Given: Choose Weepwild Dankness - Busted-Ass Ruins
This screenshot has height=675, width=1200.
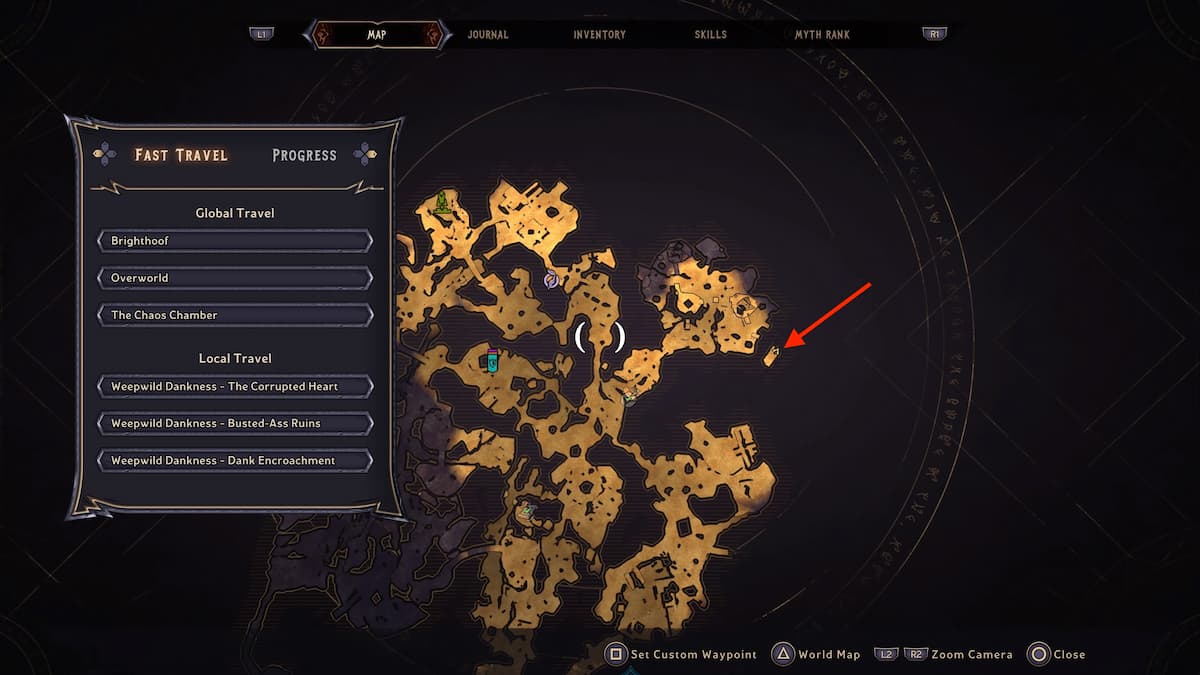Looking at the screenshot, I should pos(235,423).
